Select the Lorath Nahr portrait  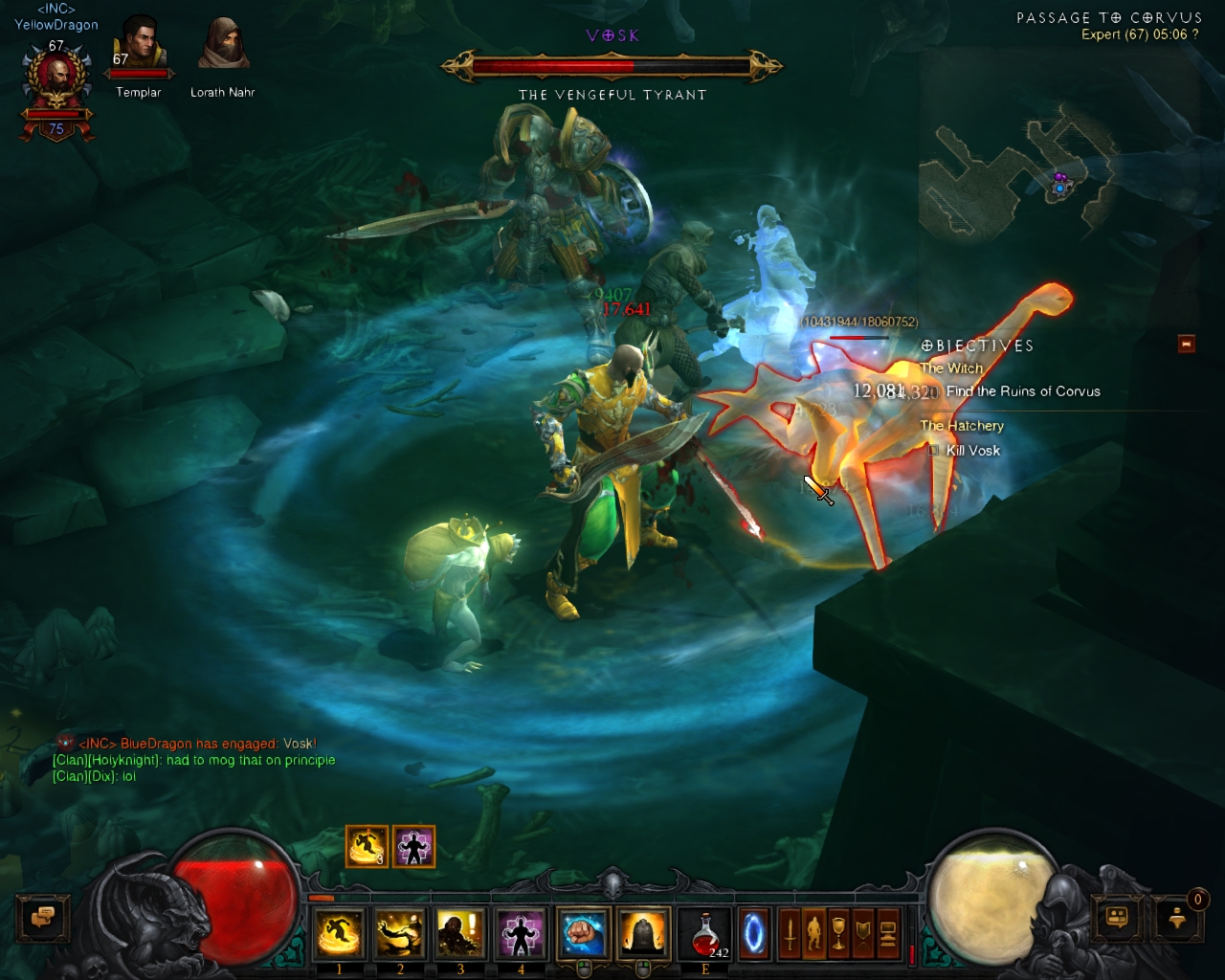click(223, 45)
